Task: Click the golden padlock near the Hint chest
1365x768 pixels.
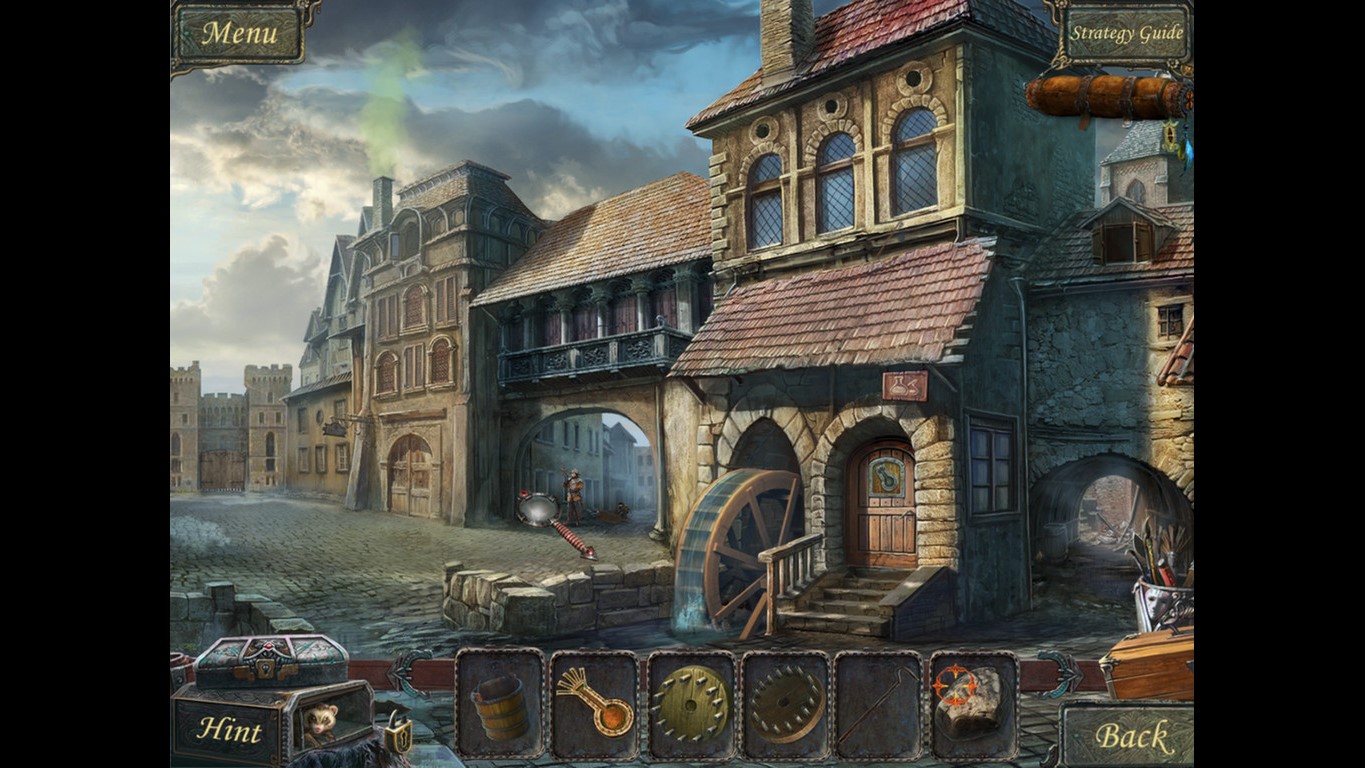Action: (400, 738)
